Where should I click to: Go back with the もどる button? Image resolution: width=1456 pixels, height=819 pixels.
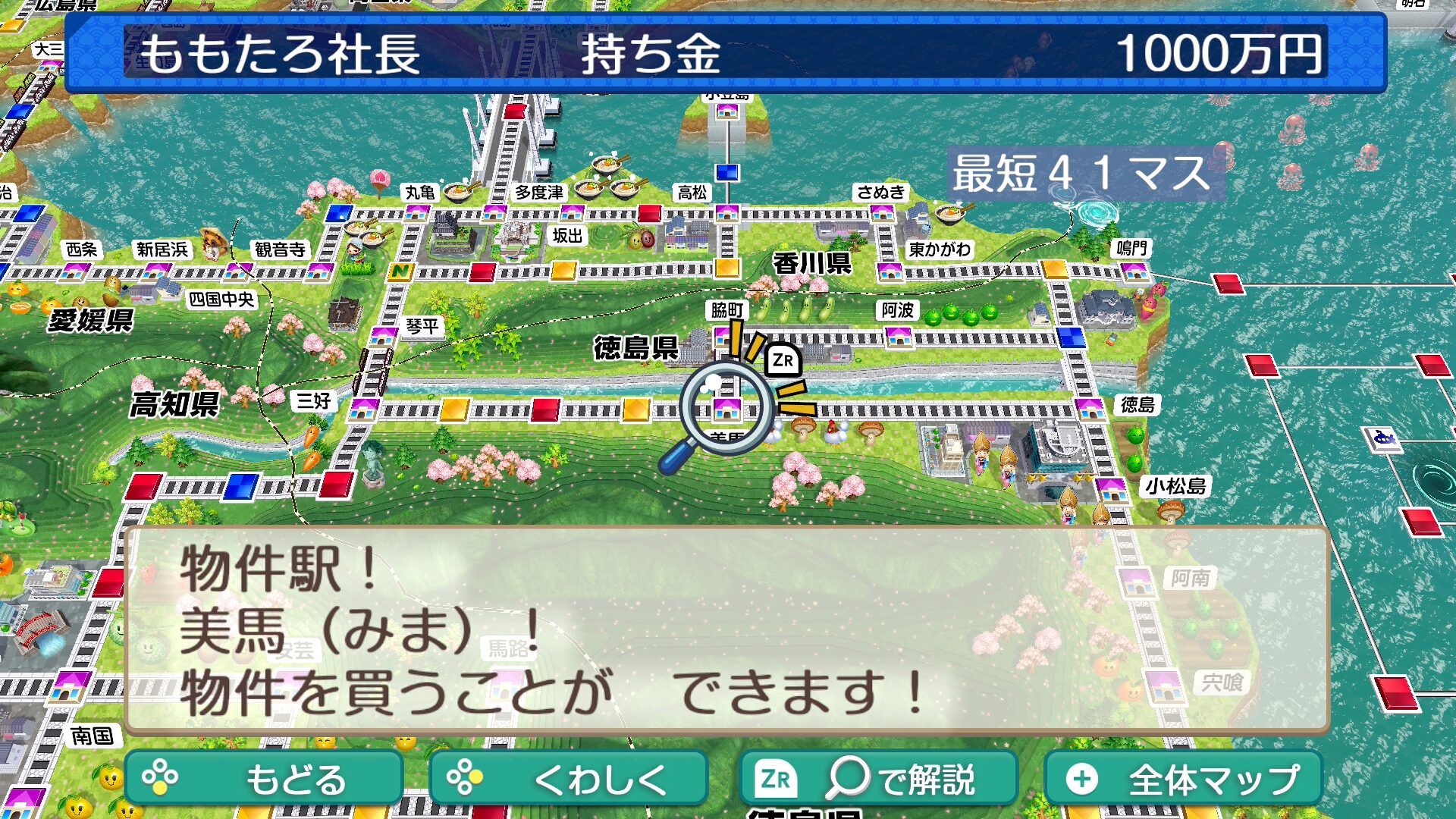pyautogui.click(x=263, y=779)
